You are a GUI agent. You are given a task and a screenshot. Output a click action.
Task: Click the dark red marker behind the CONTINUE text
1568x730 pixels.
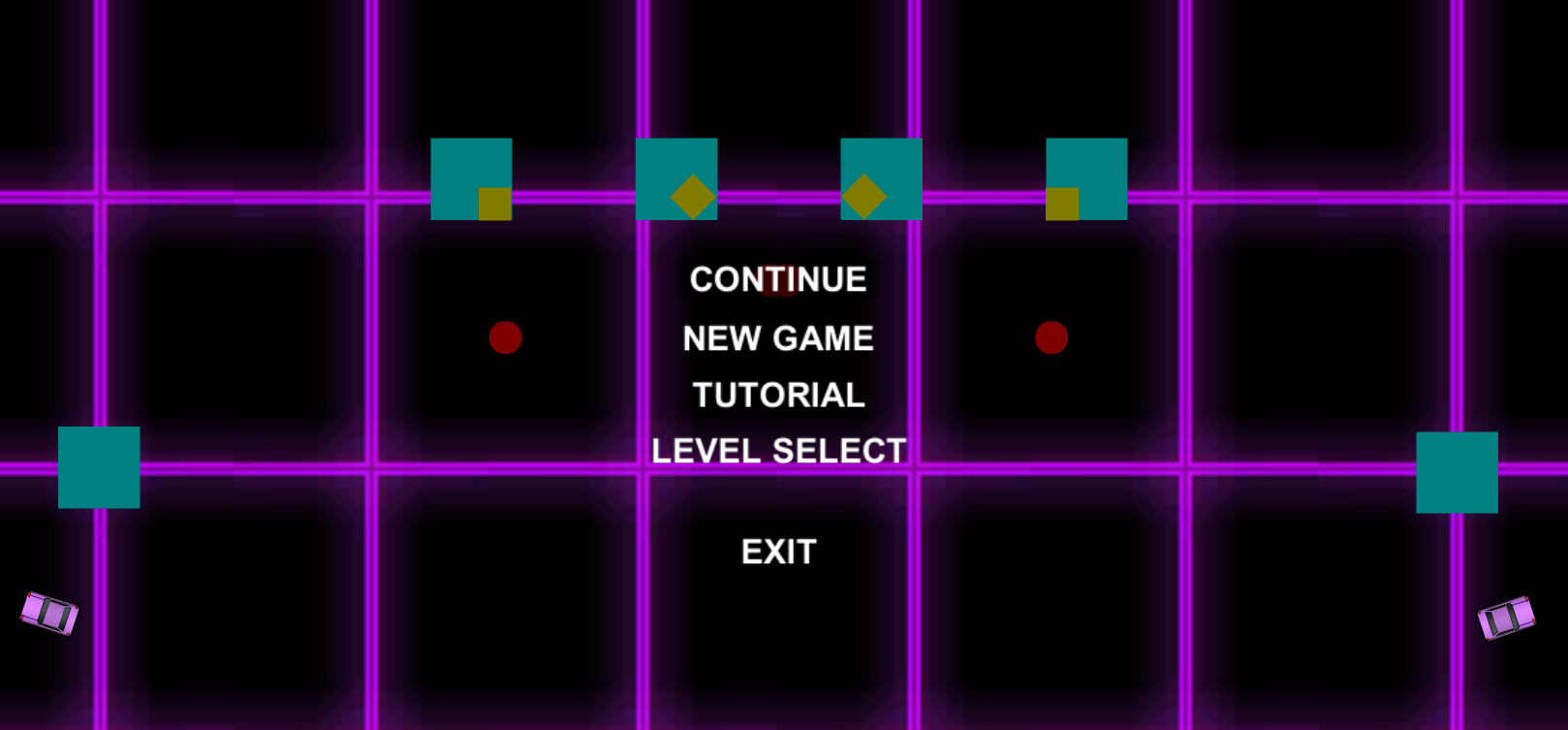pyautogui.click(x=781, y=280)
